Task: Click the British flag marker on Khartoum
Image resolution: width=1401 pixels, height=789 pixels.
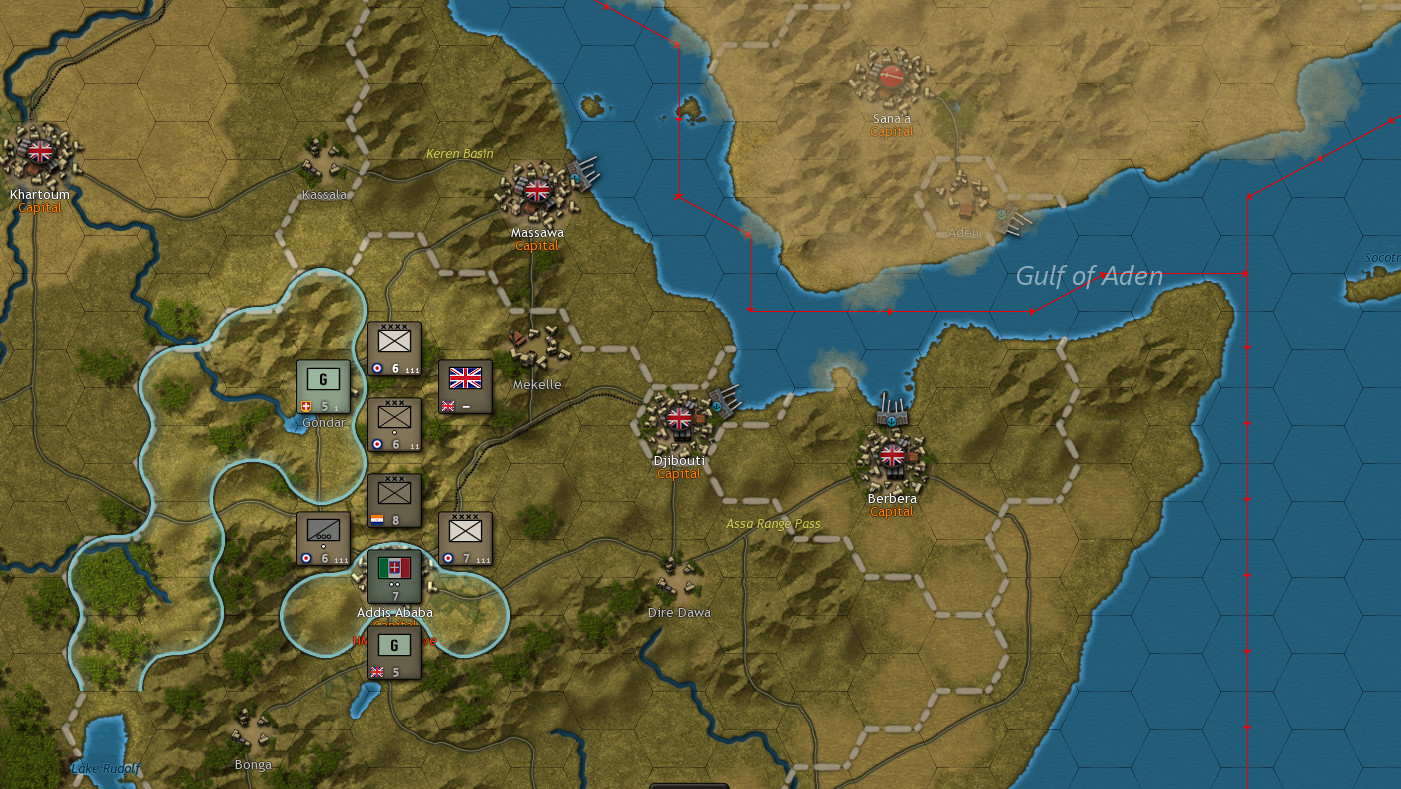Action: click(x=40, y=152)
